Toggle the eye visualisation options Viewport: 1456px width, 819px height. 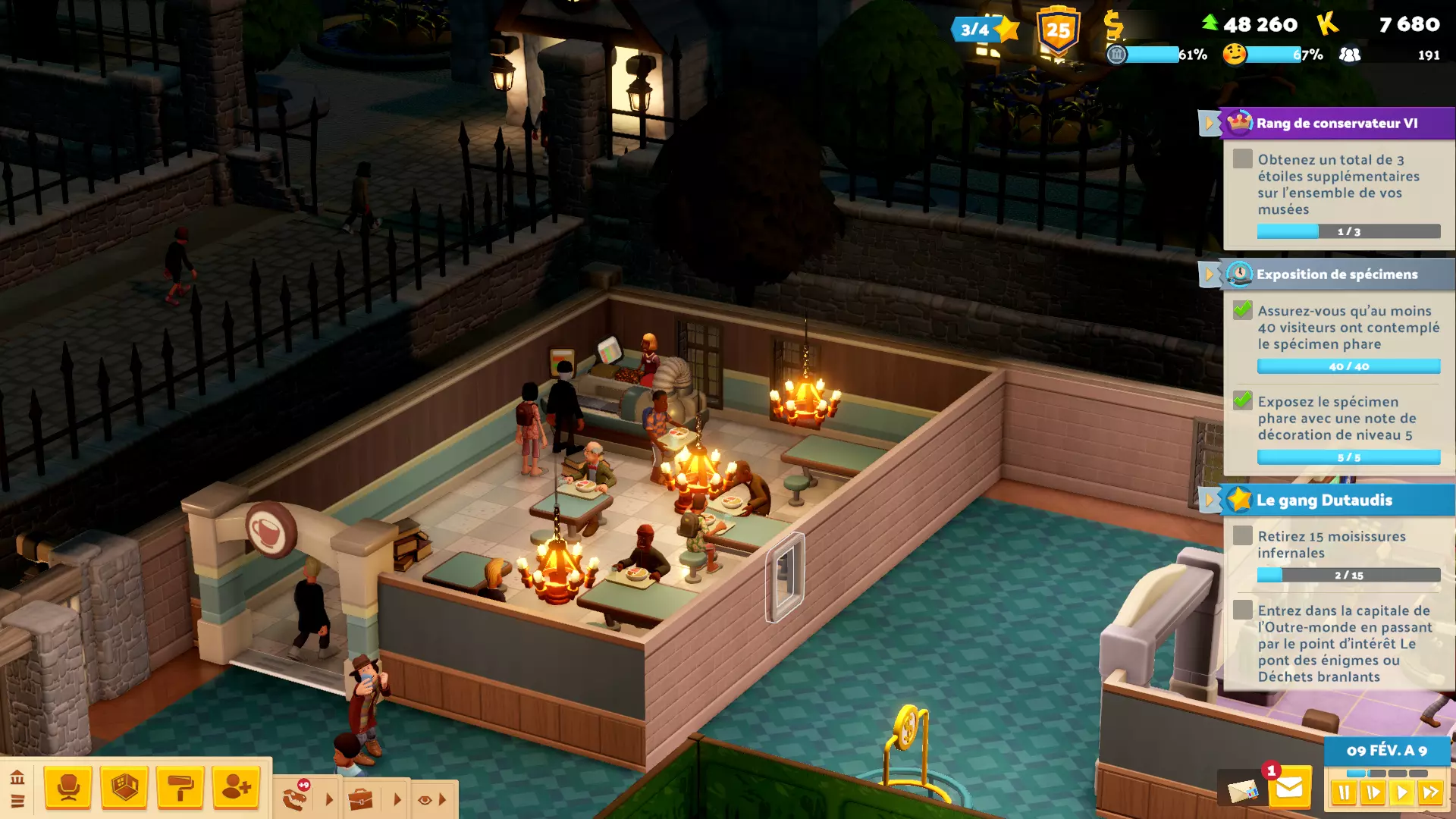[x=425, y=800]
